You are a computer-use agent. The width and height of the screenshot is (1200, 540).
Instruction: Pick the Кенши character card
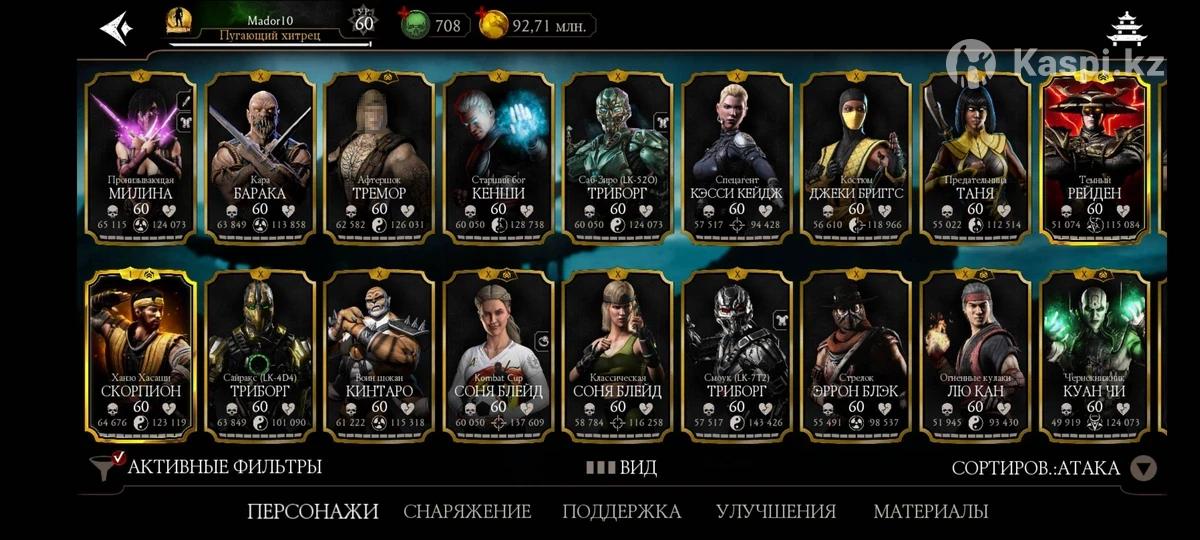[498, 158]
